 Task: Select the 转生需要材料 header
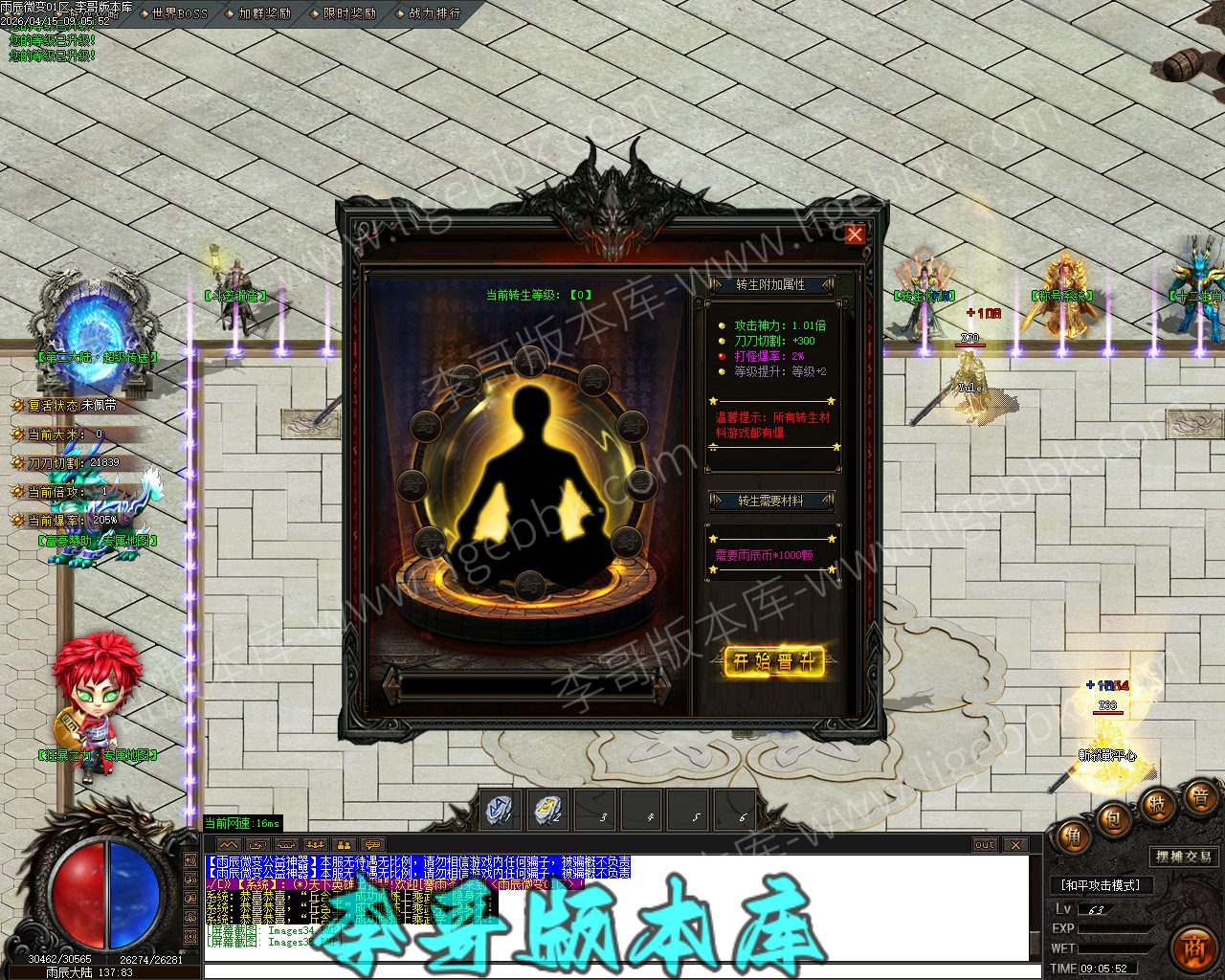(770, 501)
